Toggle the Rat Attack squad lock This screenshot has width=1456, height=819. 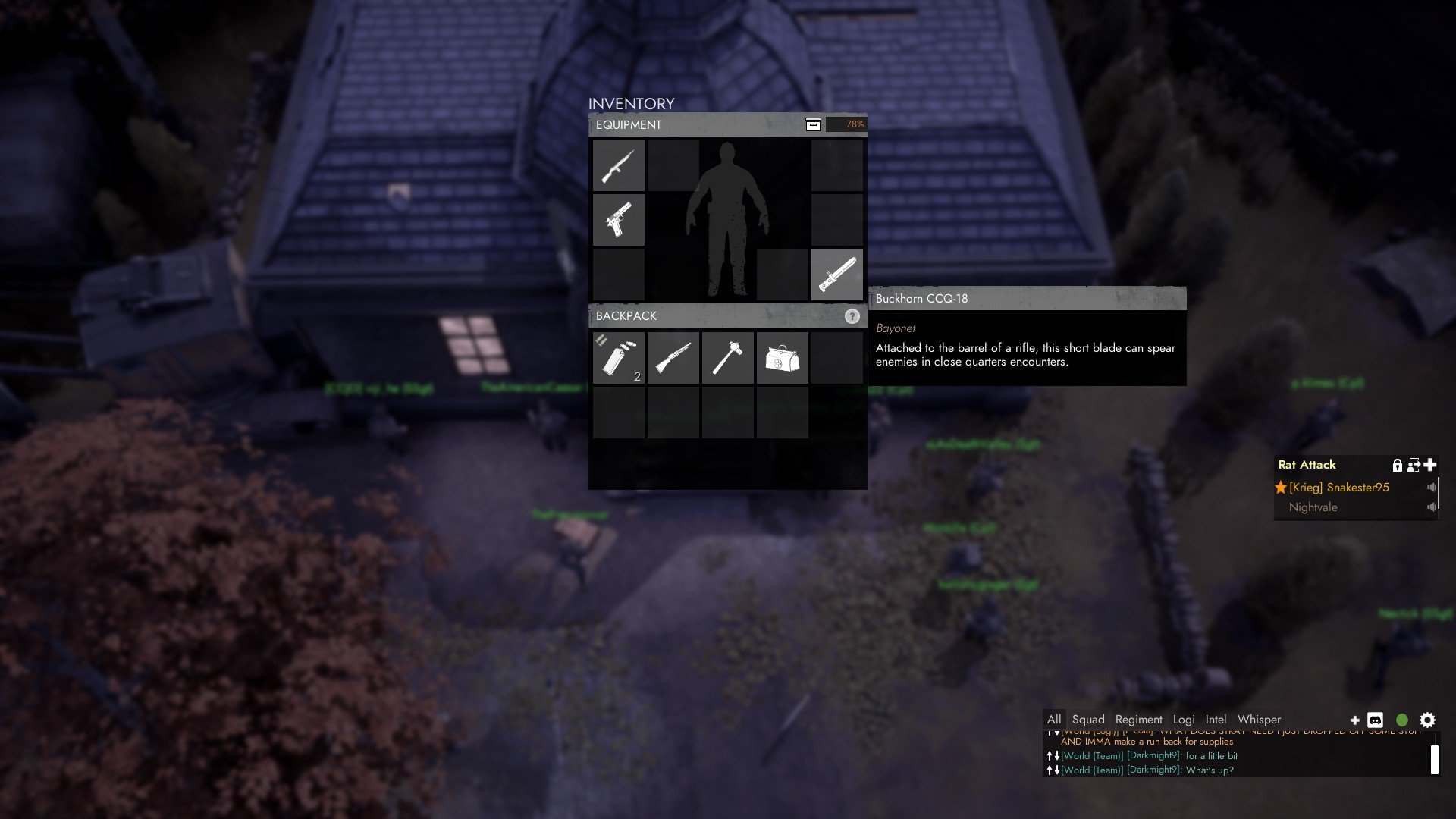click(1397, 465)
